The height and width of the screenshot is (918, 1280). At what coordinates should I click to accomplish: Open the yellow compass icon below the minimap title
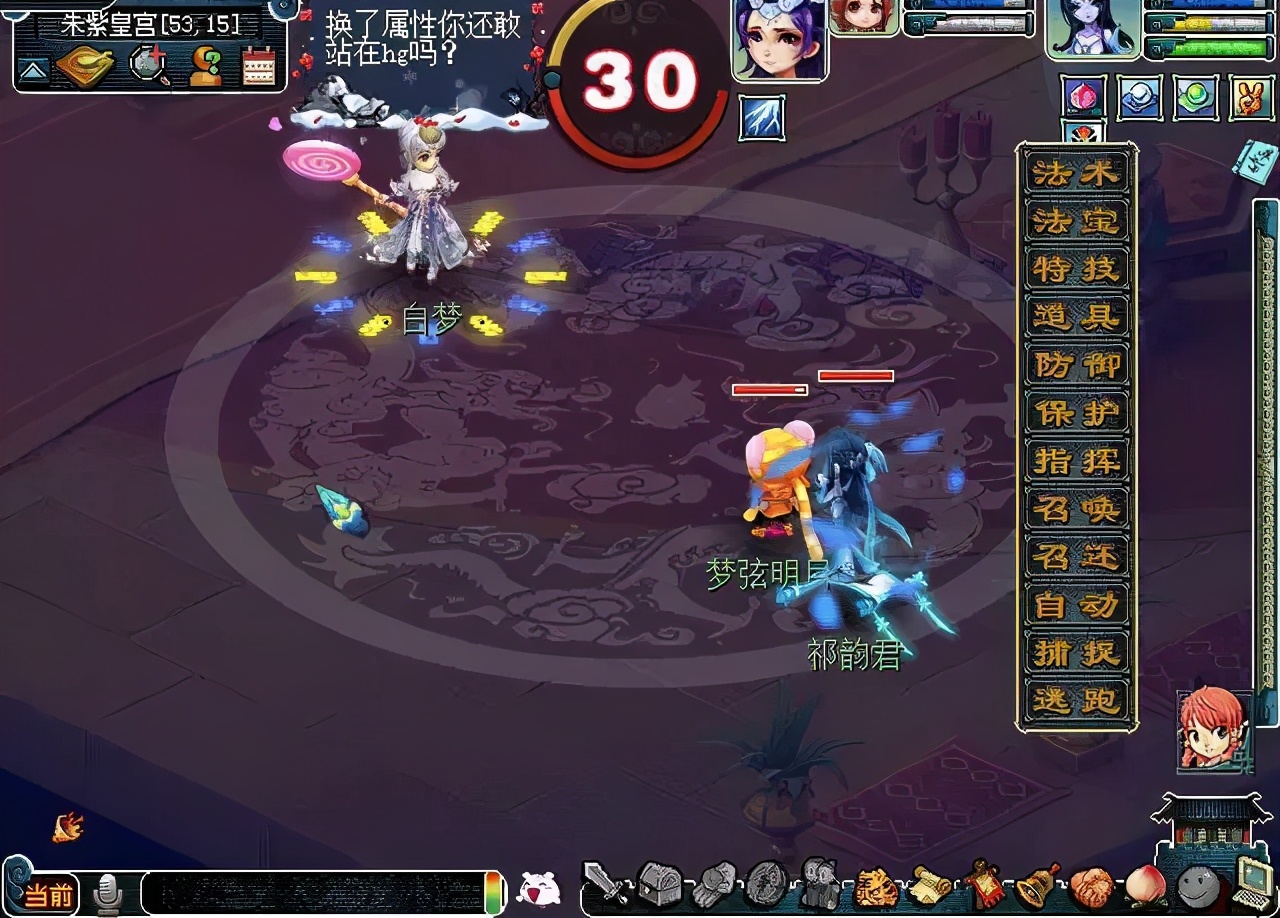pyautogui.click(x=83, y=66)
